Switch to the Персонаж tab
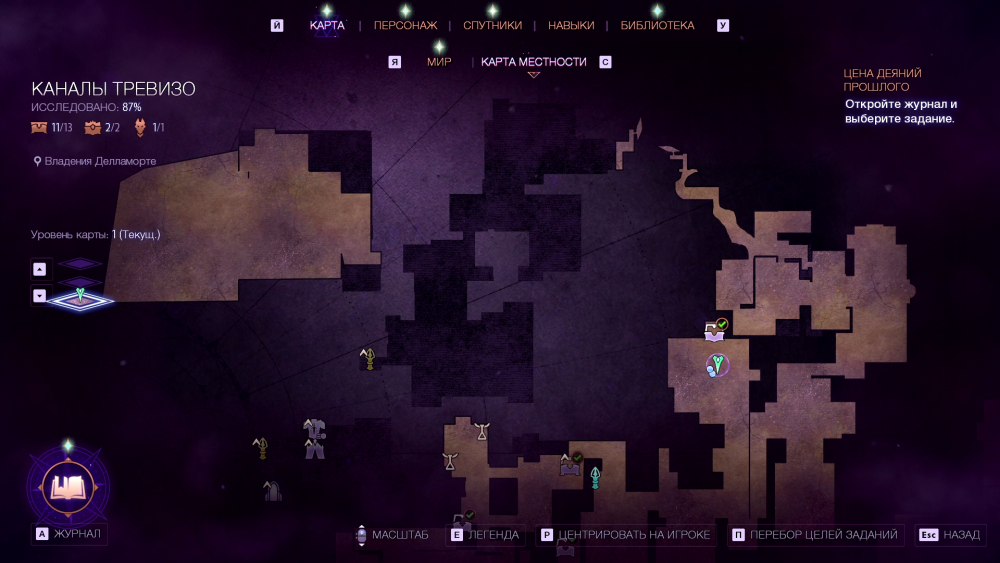1000x563 pixels. [x=405, y=26]
